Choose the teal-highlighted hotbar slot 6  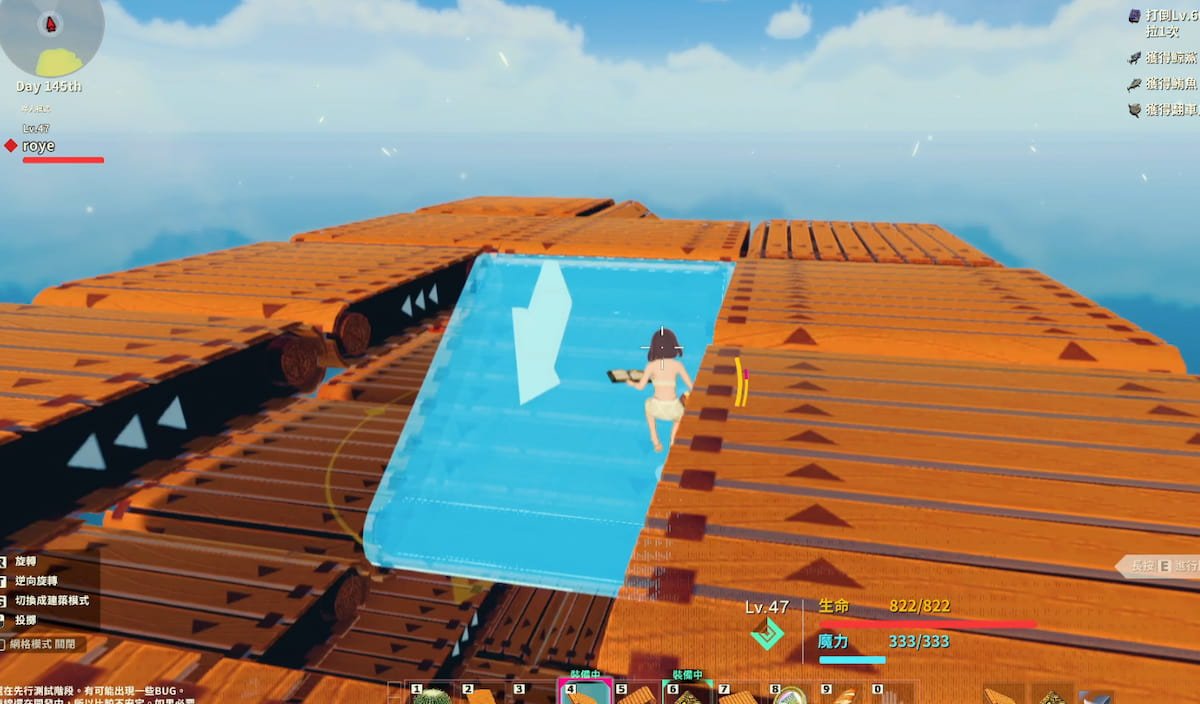click(686, 694)
